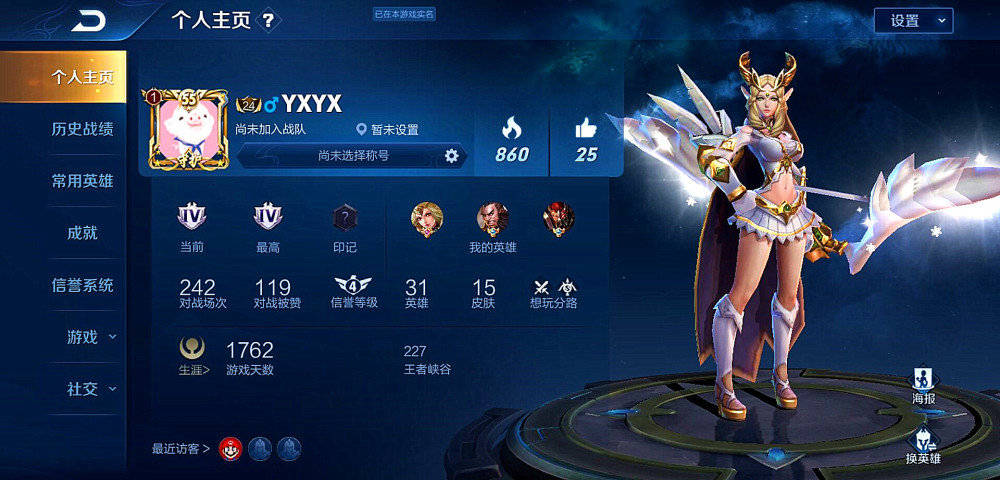Click the flame popularity icon
Image resolution: width=1000 pixels, height=480 pixels.
(511, 130)
